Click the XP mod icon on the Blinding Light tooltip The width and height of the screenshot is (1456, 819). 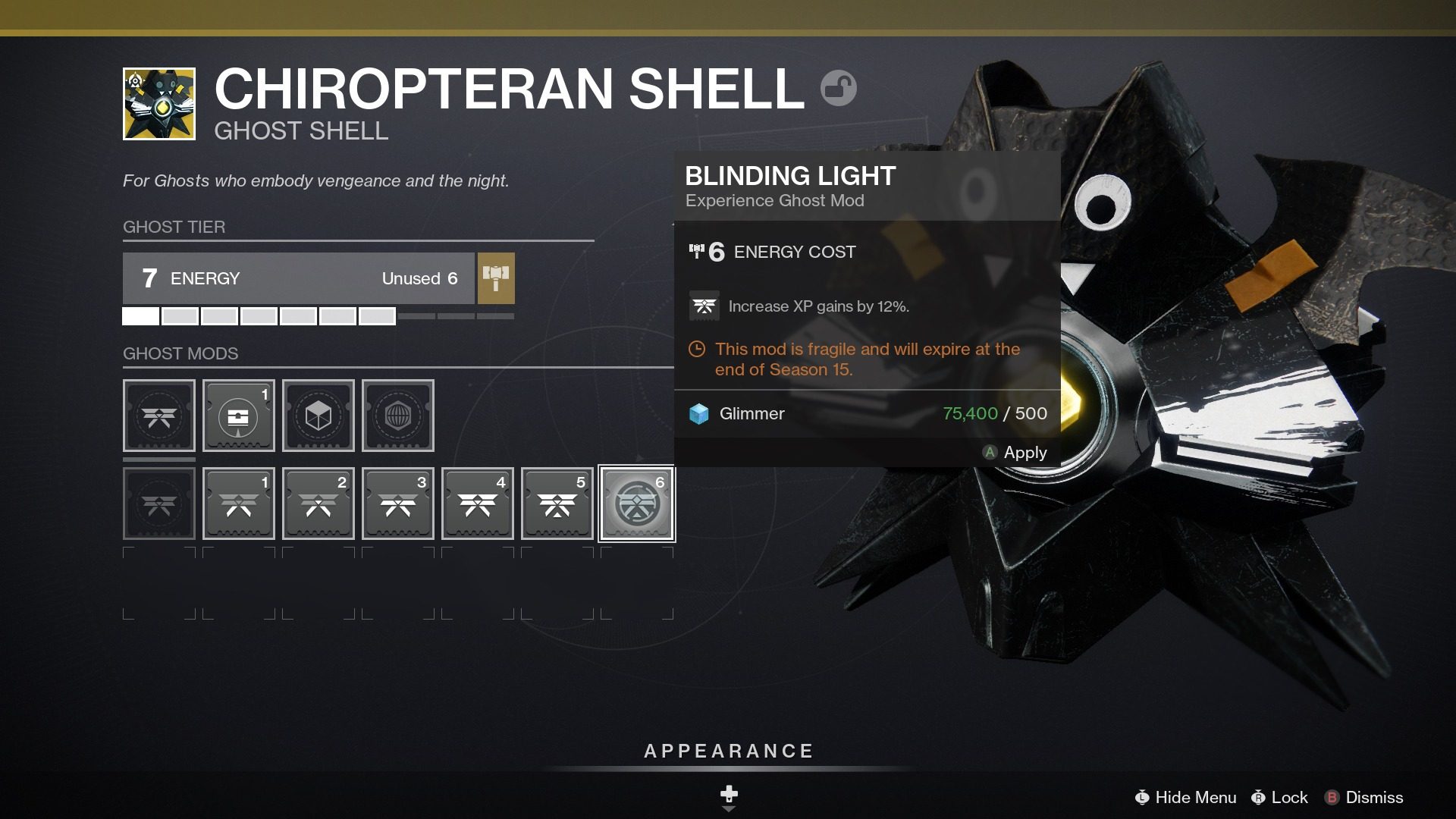(x=704, y=305)
